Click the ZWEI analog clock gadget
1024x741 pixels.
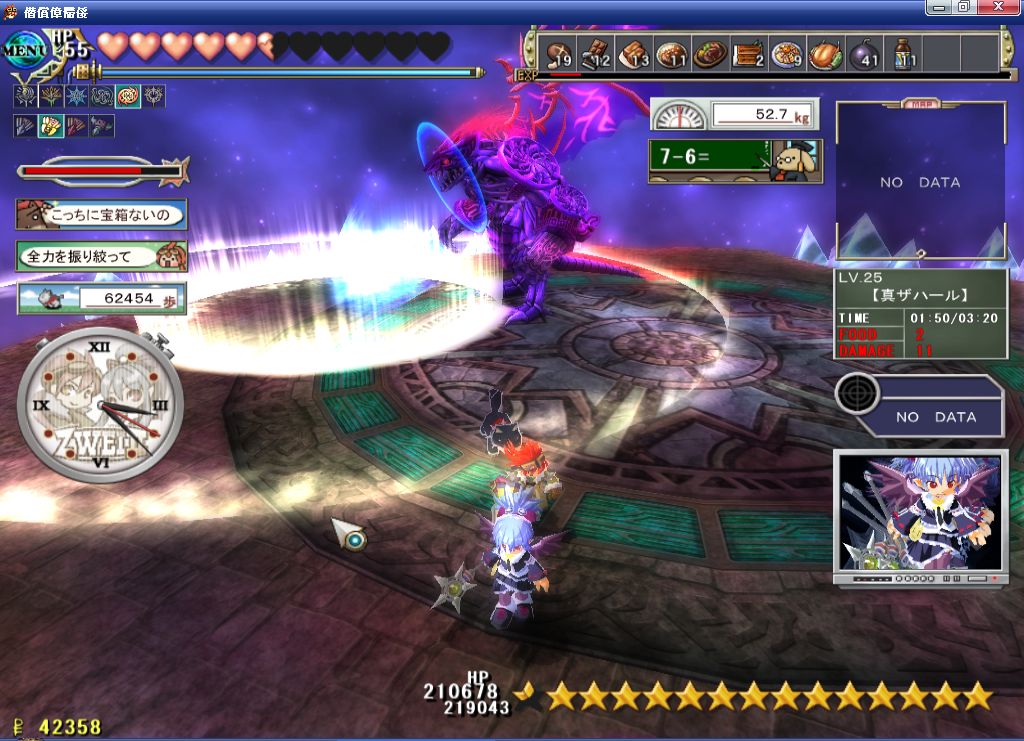click(100, 406)
